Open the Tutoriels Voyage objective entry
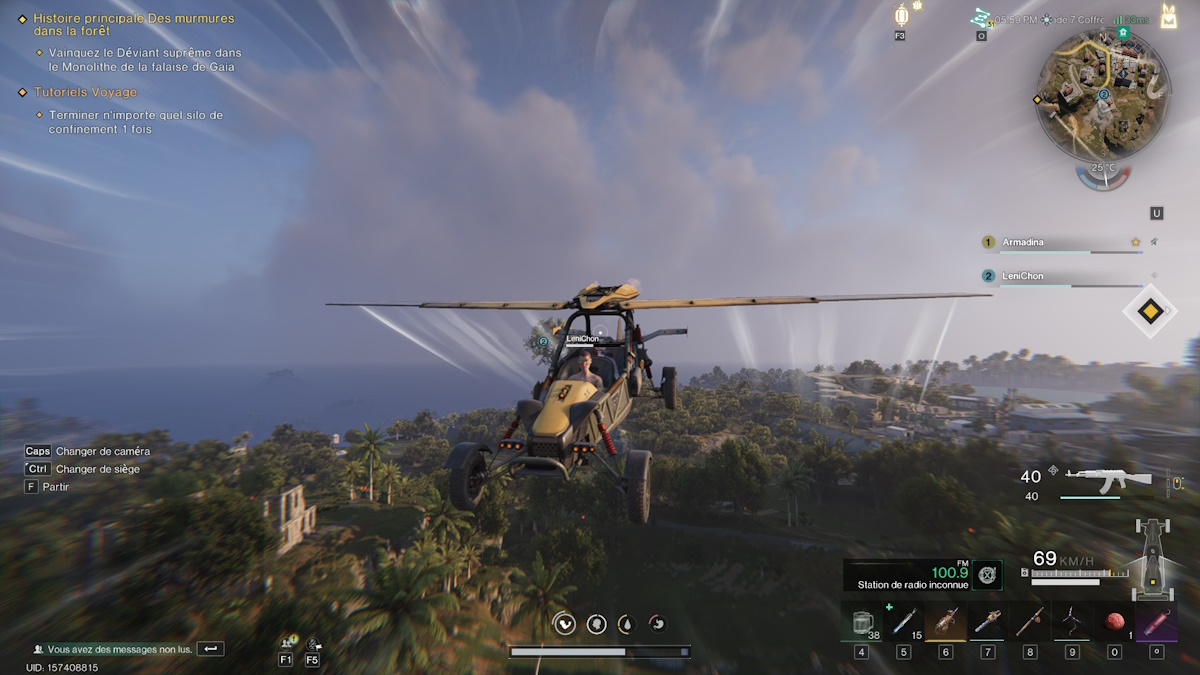The width and height of the screenshot is (1200, 675). tap(85, 92)
